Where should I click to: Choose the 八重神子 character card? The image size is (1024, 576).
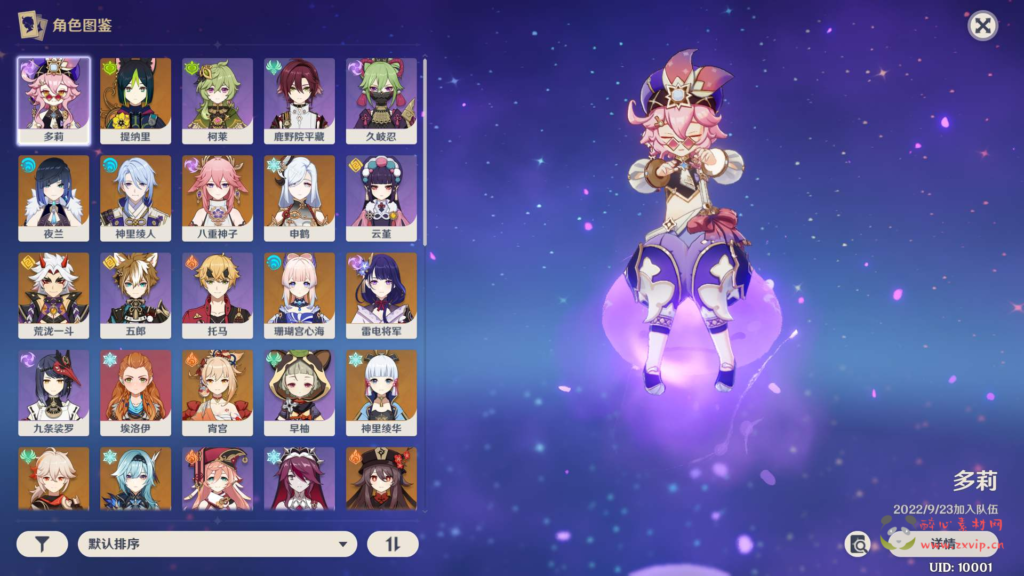[218, 198]
